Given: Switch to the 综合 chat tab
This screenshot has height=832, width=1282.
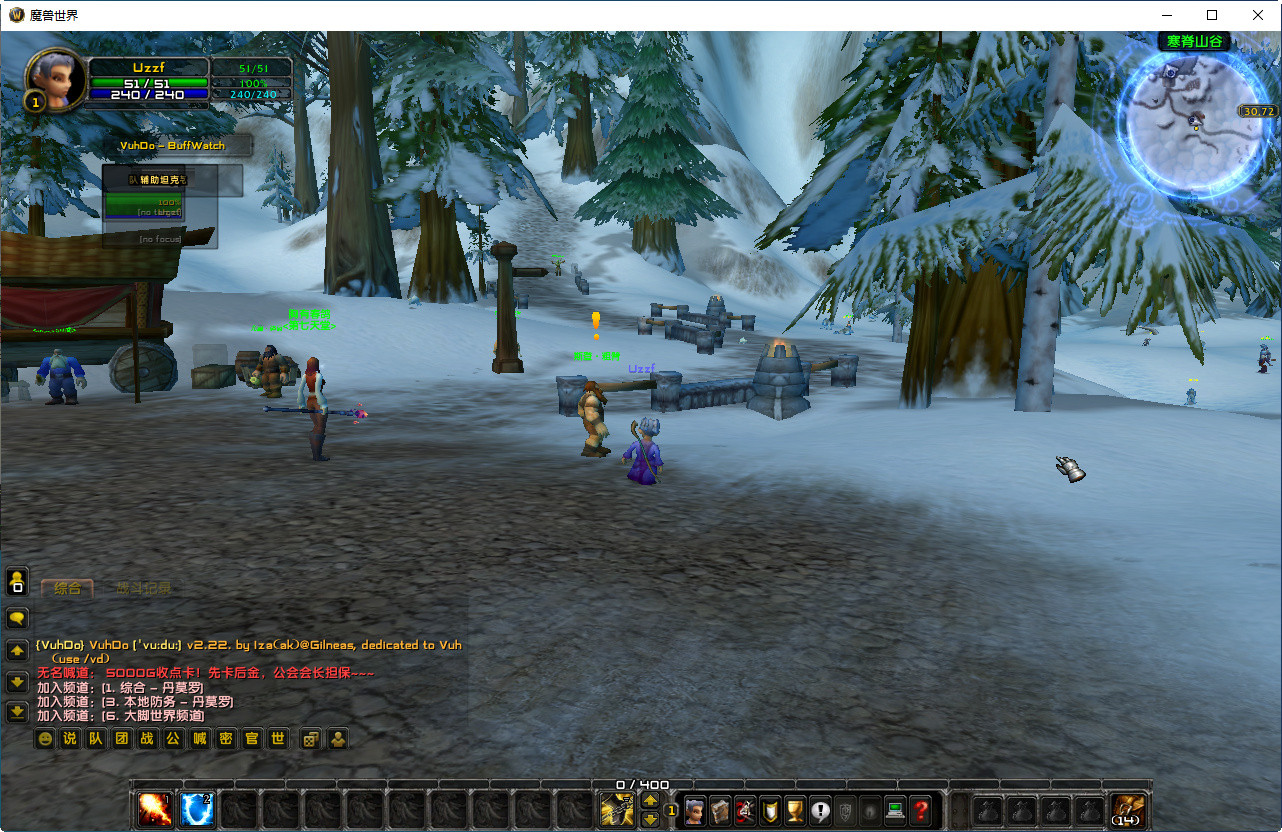Looking at the screenshot, I should coord(68,588).
